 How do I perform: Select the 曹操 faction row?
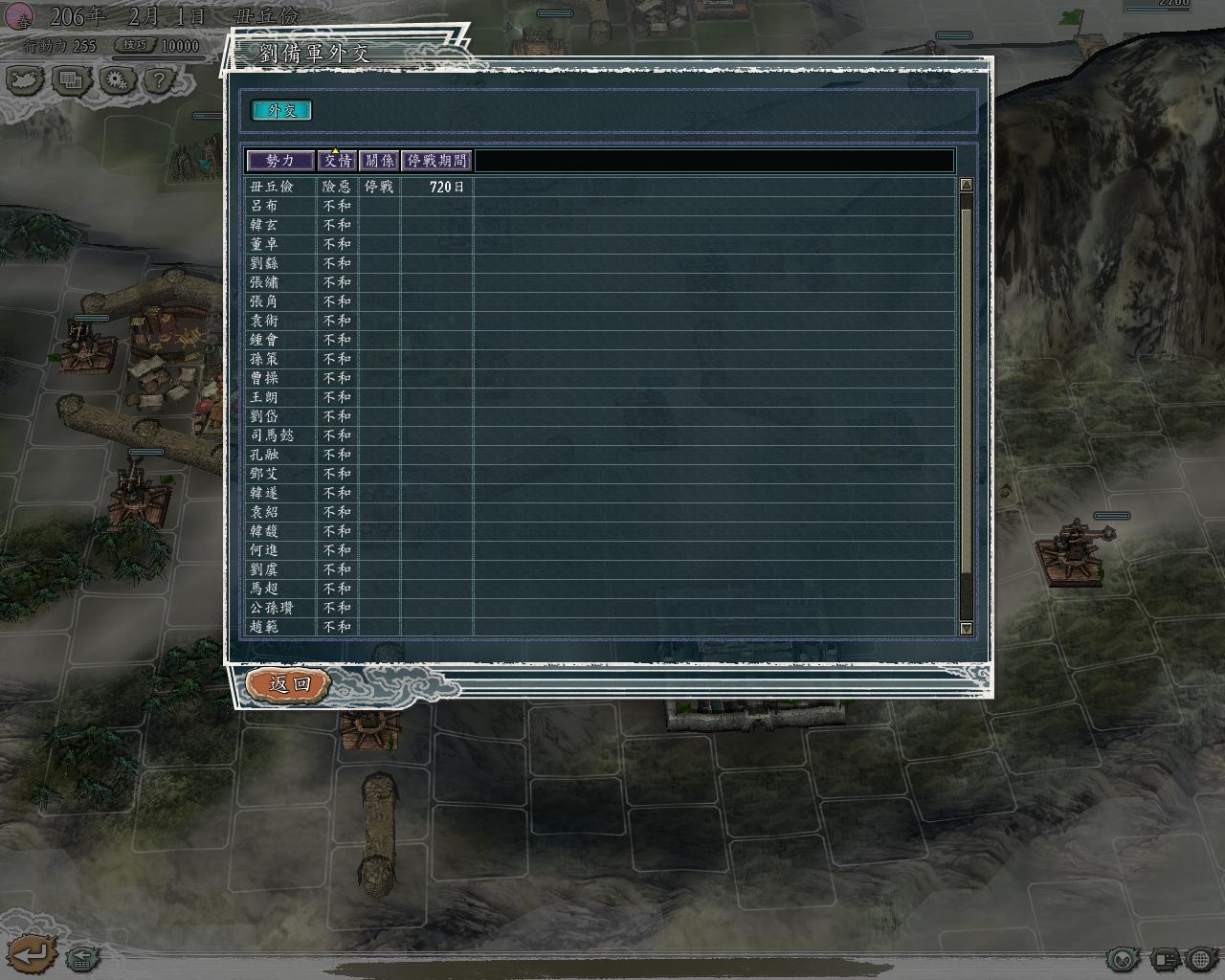click(264, 378)
